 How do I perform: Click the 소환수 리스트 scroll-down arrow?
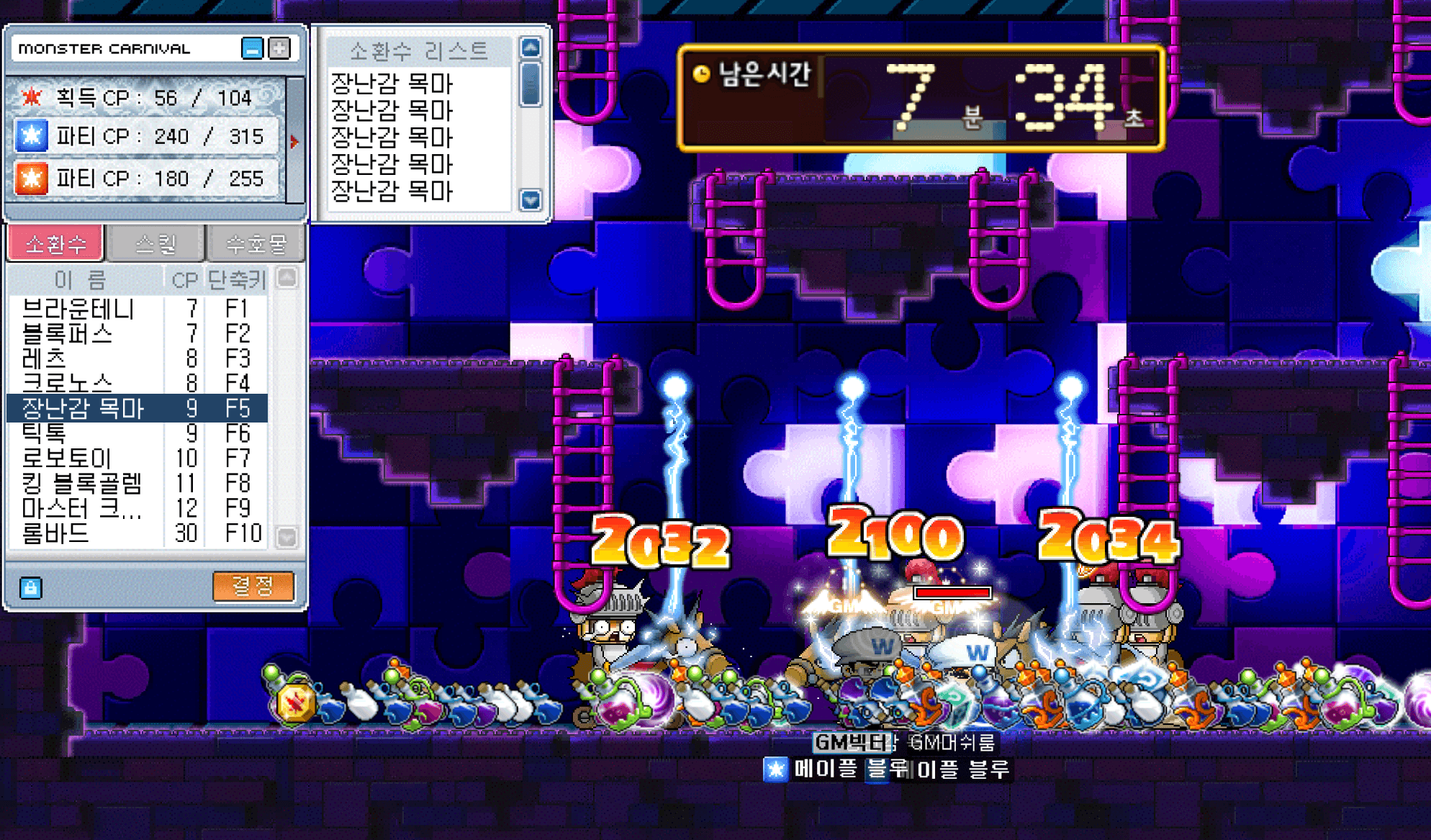pos(531,199)
